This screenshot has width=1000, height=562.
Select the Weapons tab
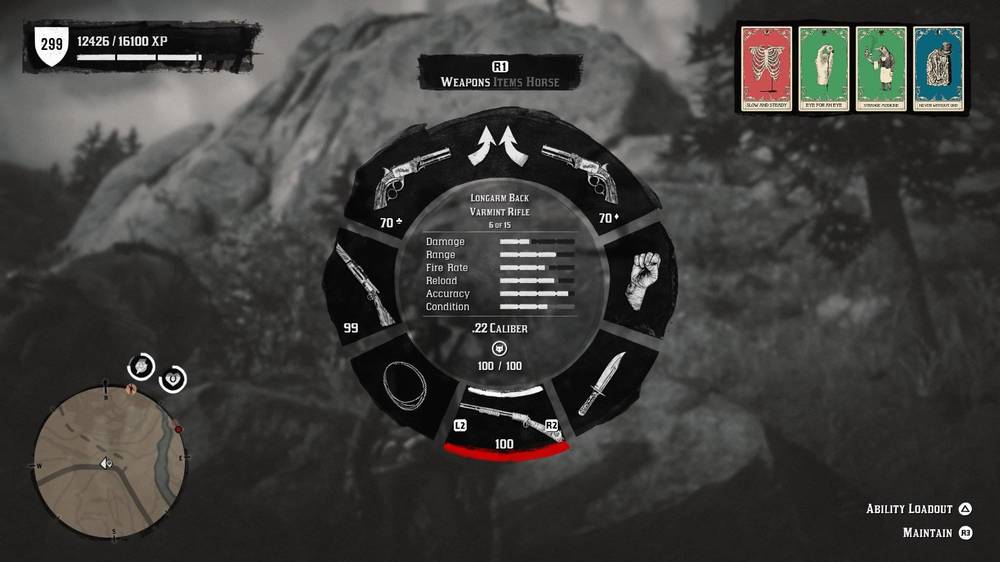coord(465,82)
